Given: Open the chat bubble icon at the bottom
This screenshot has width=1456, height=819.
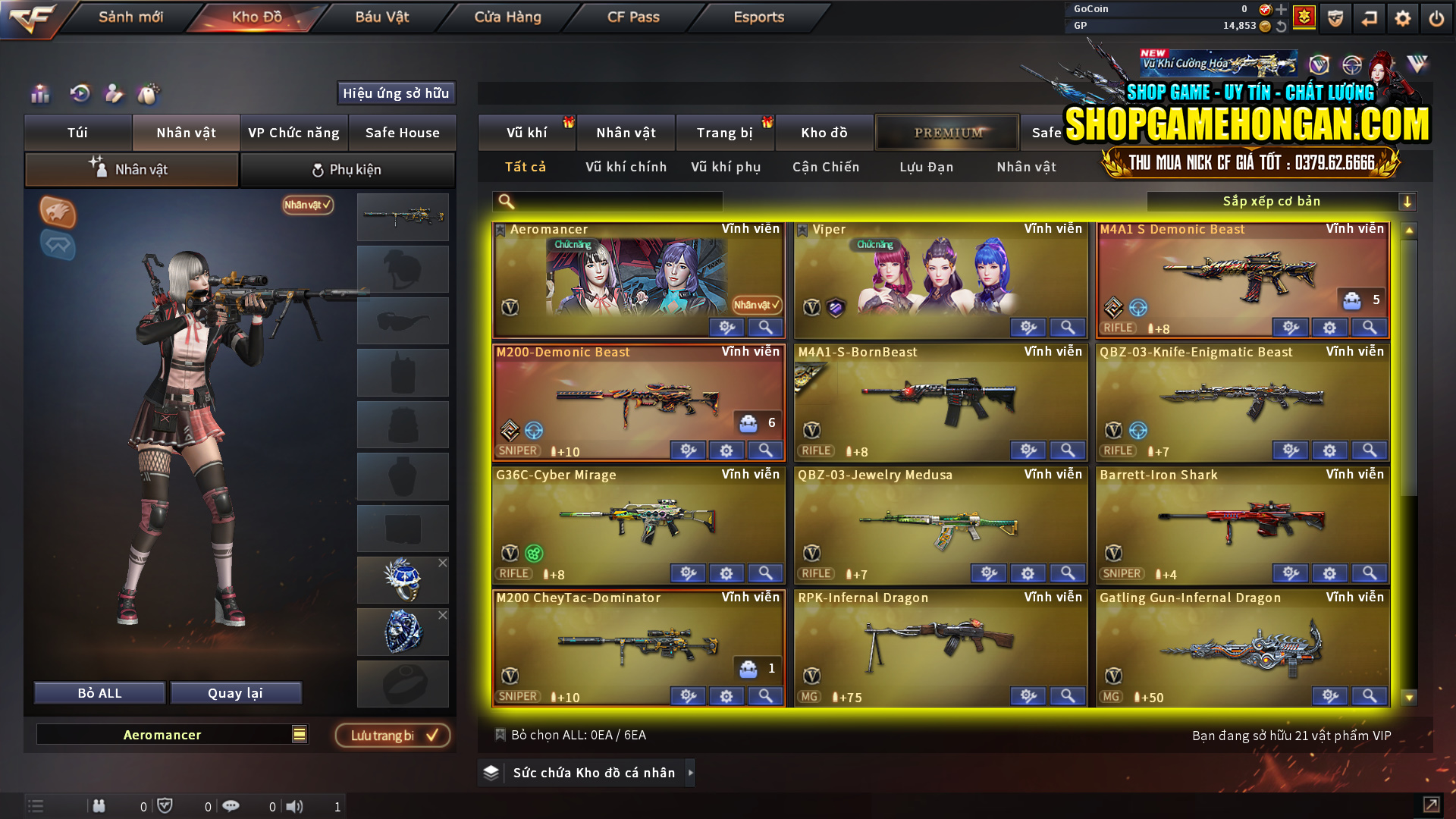Looking at the screenshot, I should point(231,806).
